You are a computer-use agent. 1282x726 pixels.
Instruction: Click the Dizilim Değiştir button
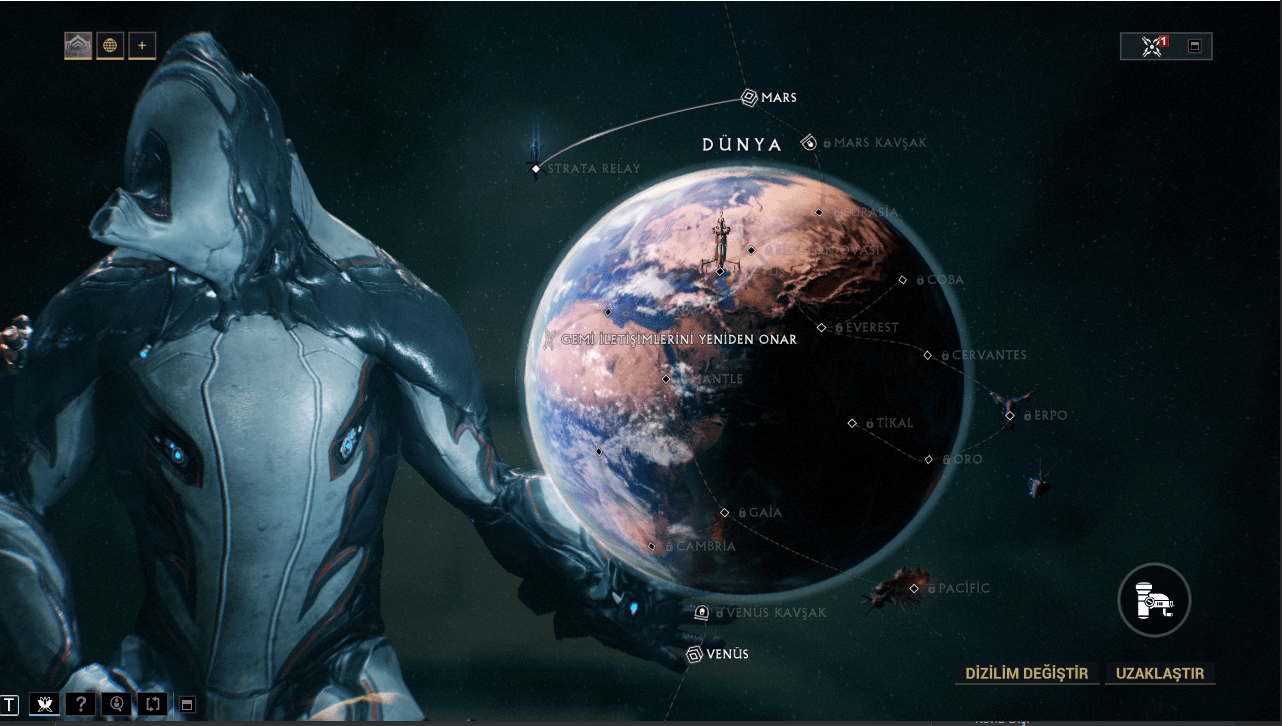point(1026,673)
